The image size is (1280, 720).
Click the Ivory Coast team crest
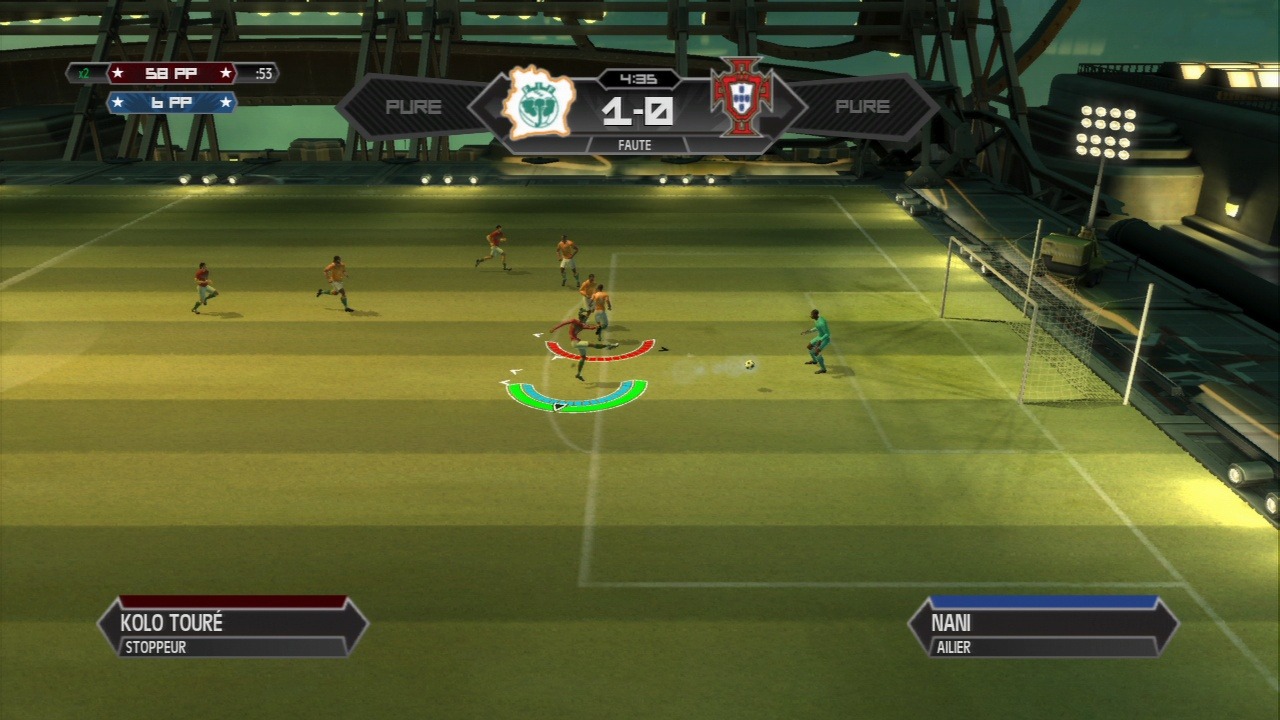(539, 103)
